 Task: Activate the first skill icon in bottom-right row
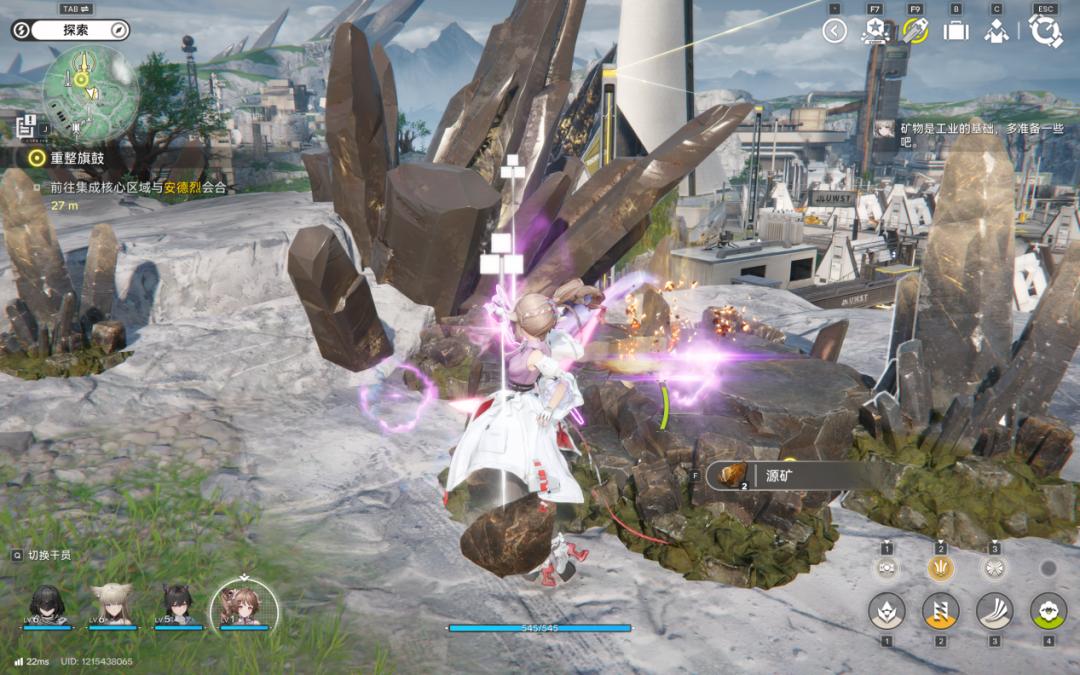pos(886,611)
